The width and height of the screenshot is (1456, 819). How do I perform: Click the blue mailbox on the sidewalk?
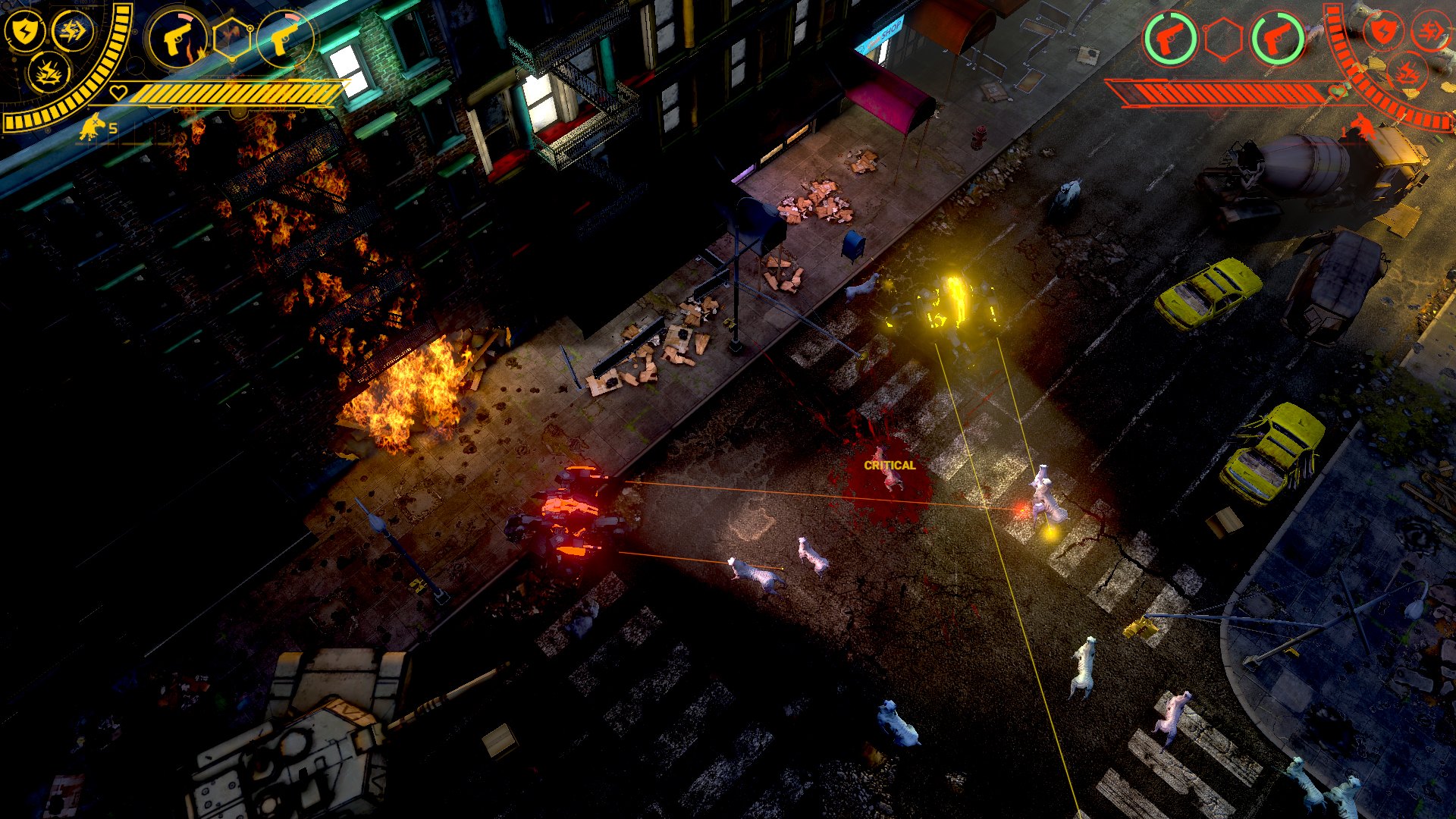point(853,243)
